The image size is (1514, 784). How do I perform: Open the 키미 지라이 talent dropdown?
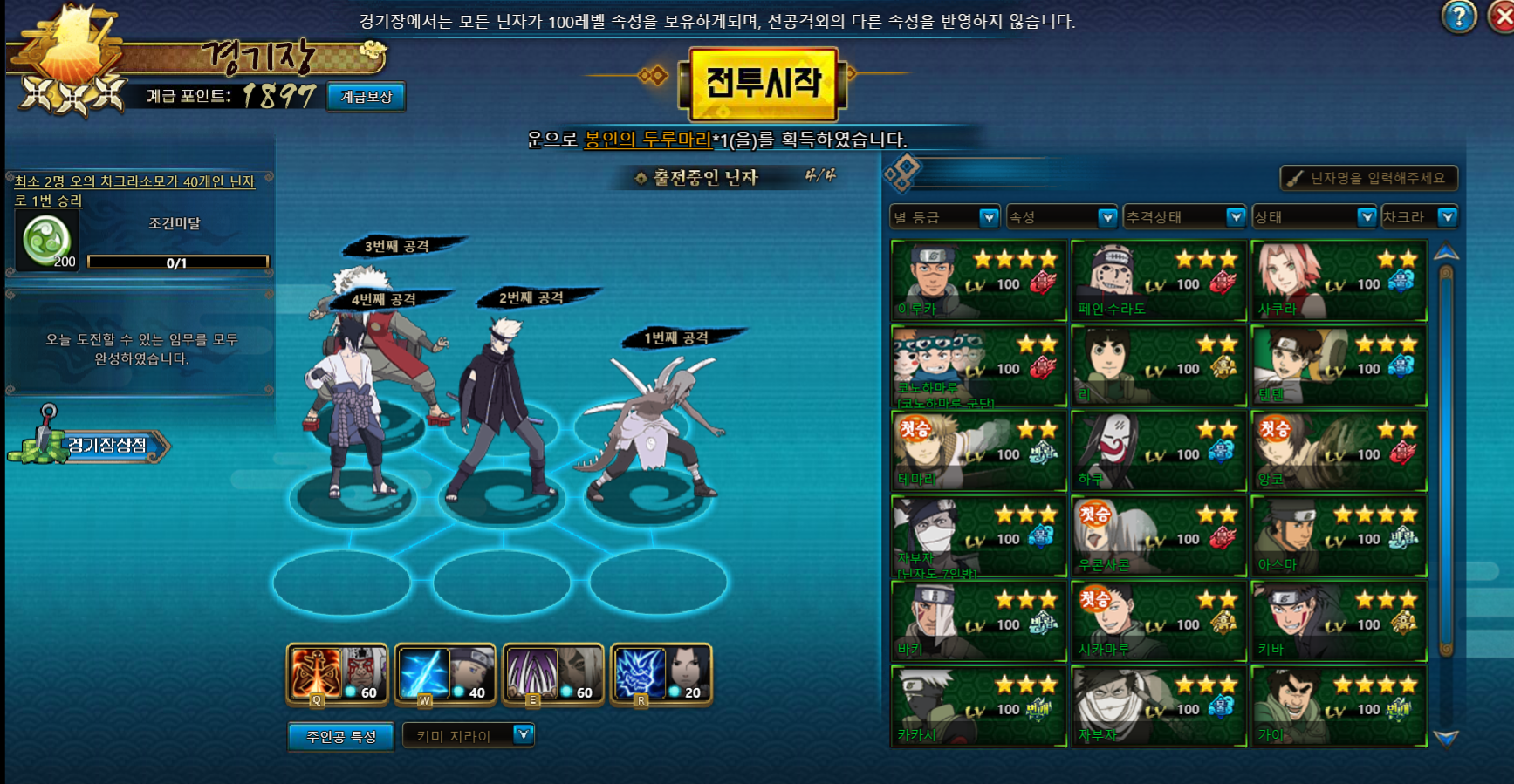point(469,736)
